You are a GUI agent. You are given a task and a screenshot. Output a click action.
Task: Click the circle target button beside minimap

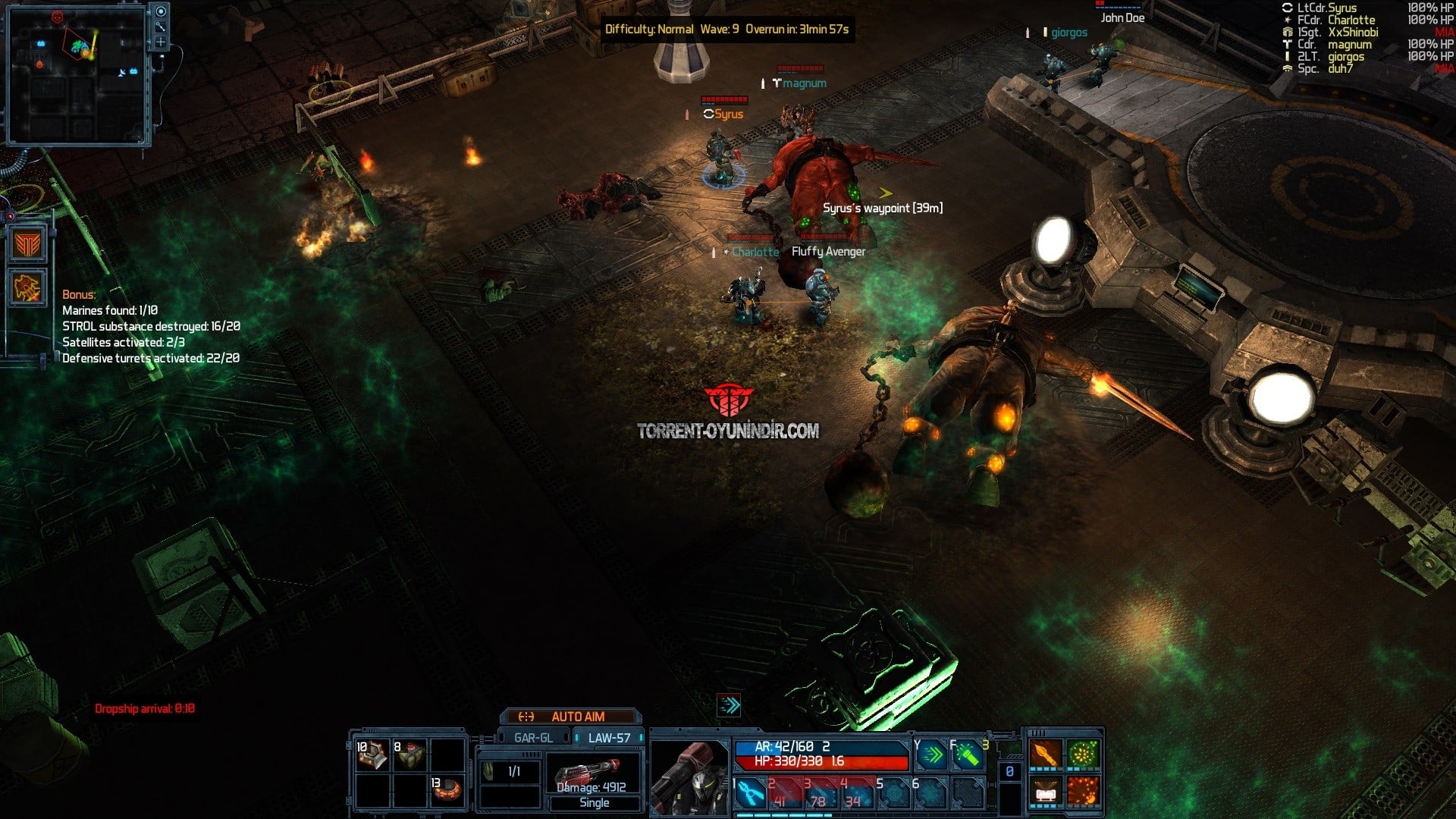161,11
